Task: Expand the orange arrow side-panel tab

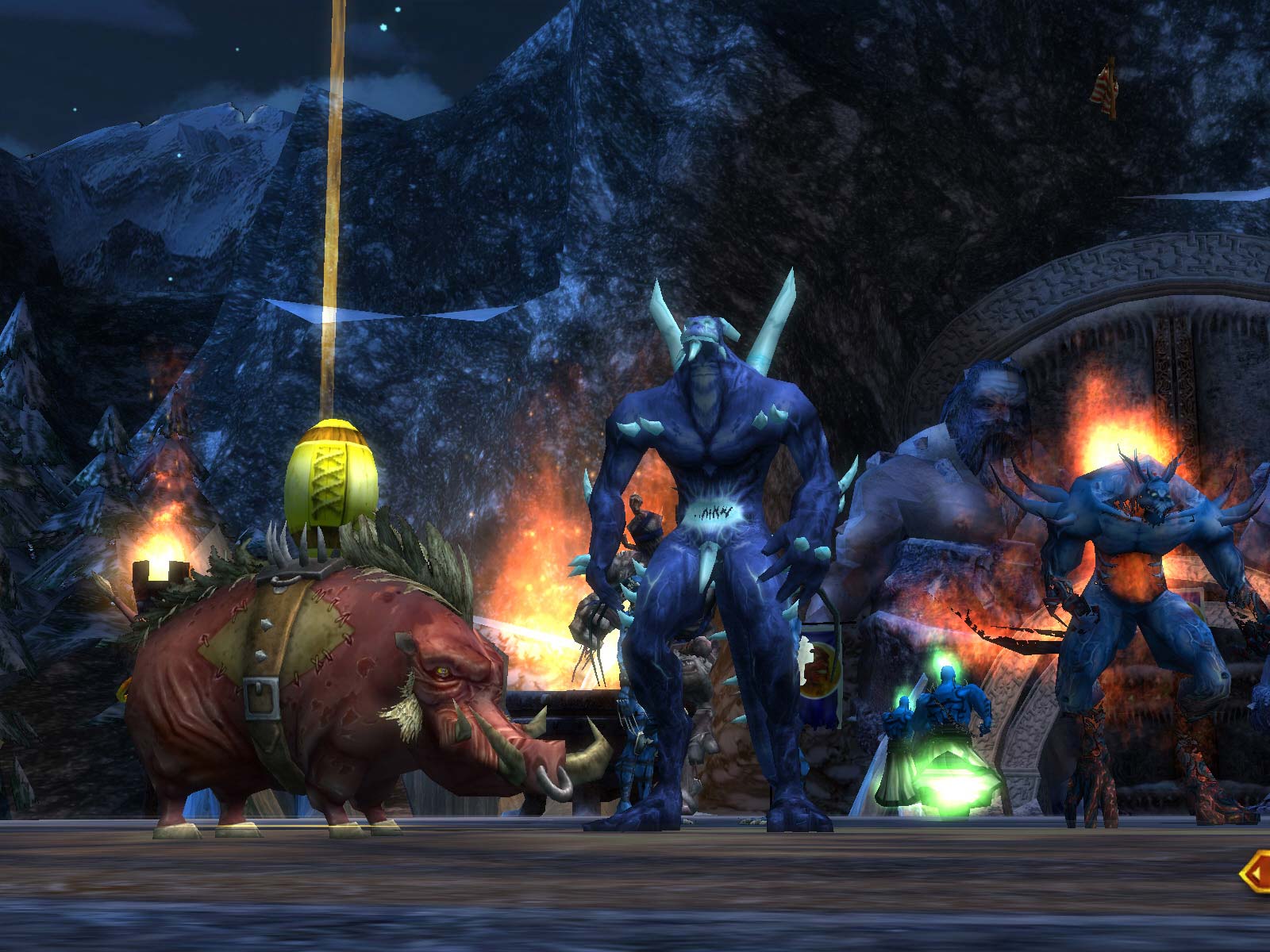Action: click(x=1257, y=873)
